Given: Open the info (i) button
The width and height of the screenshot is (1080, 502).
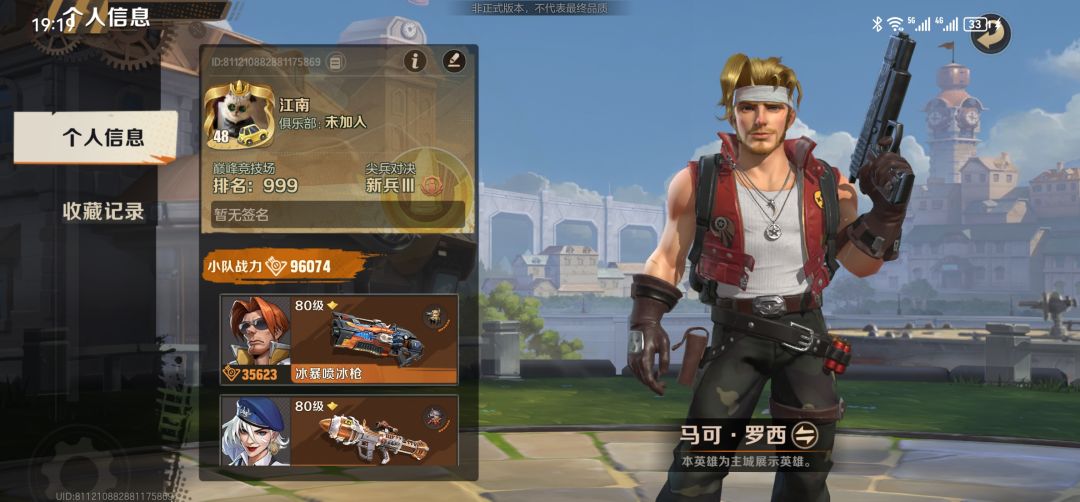Looking at the screenshot, I should click(415, 61).
